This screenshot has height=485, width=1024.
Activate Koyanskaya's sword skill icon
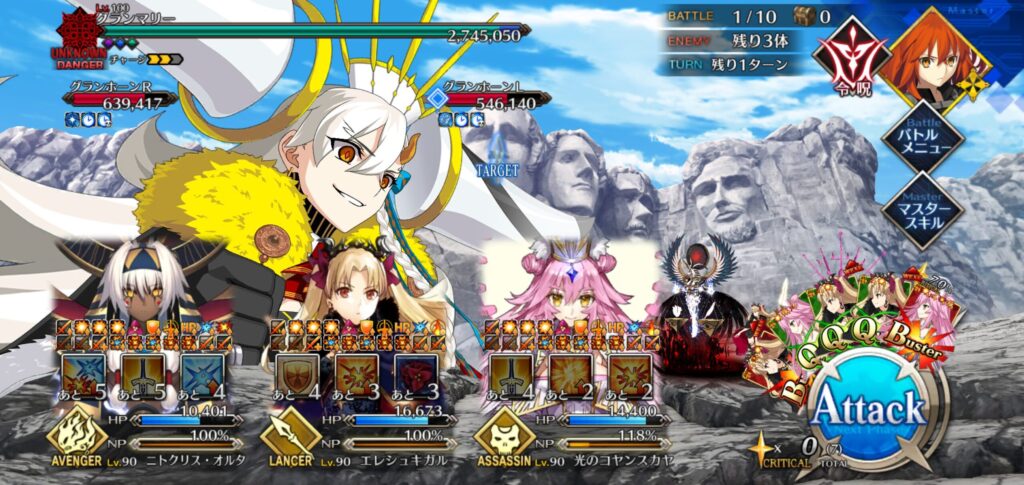coord(512,376)
